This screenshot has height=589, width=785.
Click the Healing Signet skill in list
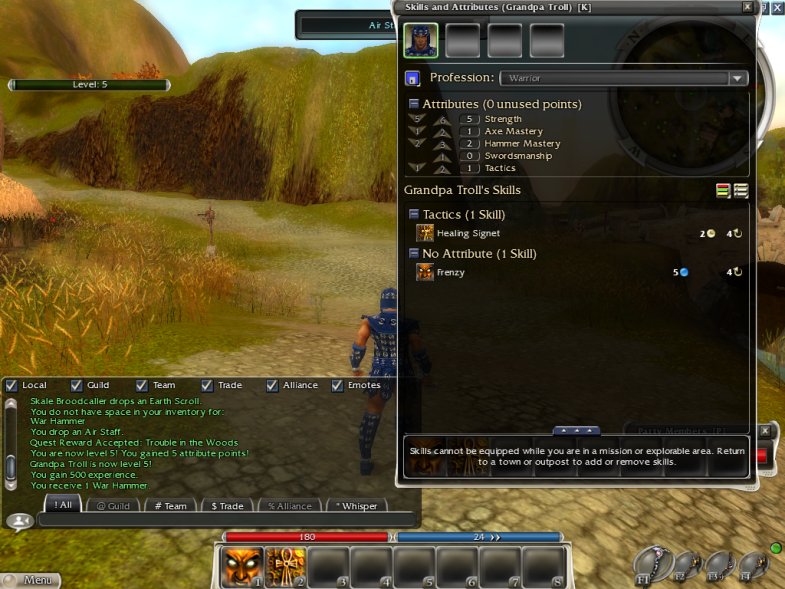468,233
